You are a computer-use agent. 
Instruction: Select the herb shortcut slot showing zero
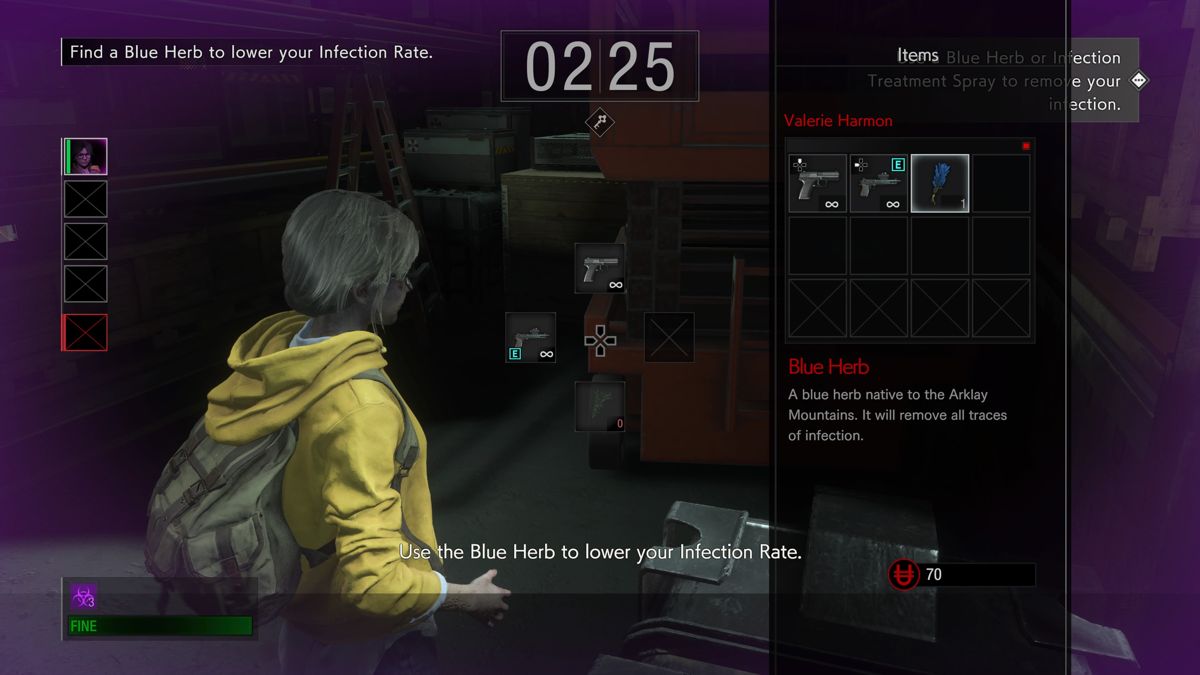pyautogui.click(x=600, y=406)
